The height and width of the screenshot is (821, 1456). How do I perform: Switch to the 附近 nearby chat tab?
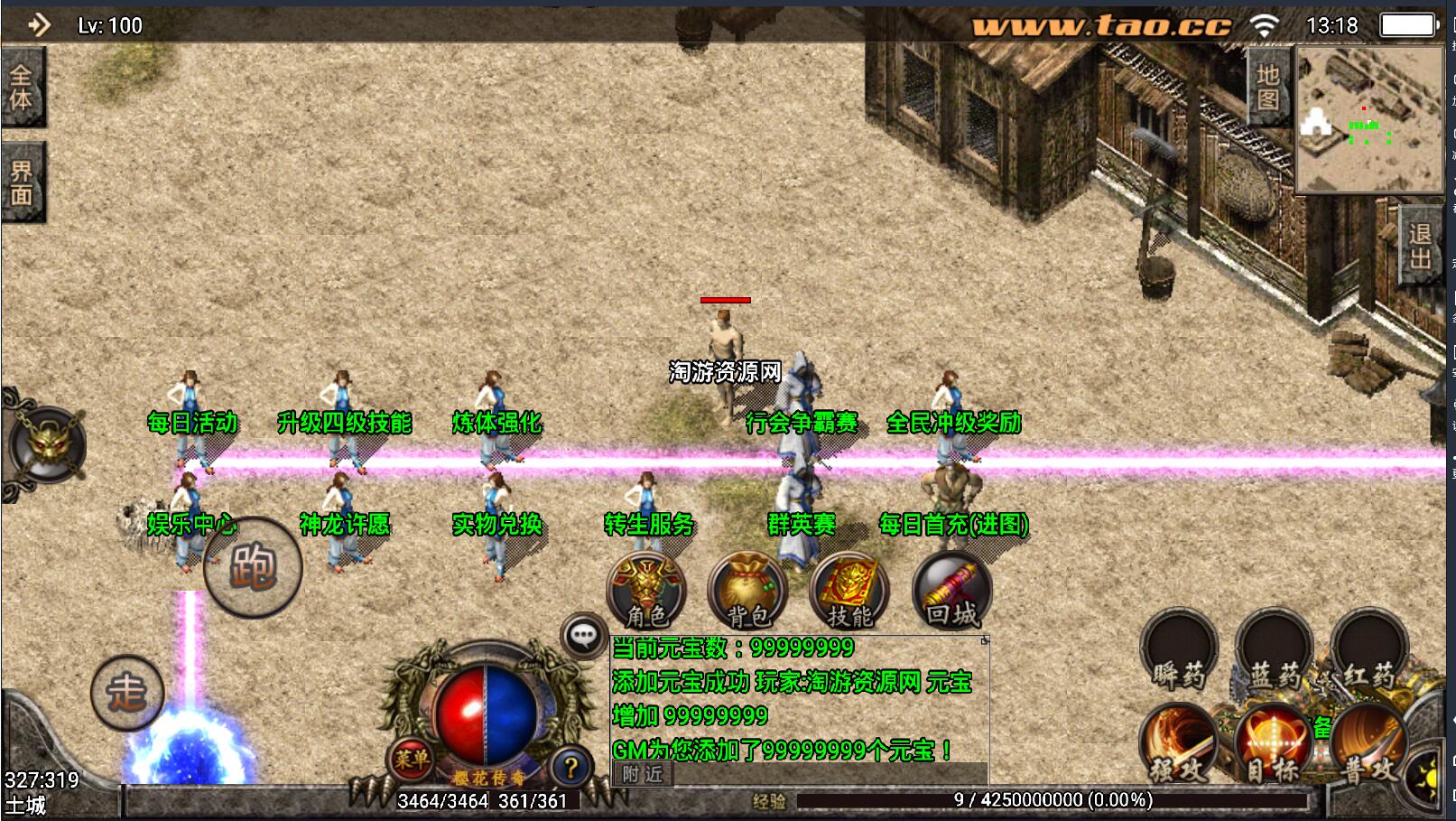click(642, 774)
